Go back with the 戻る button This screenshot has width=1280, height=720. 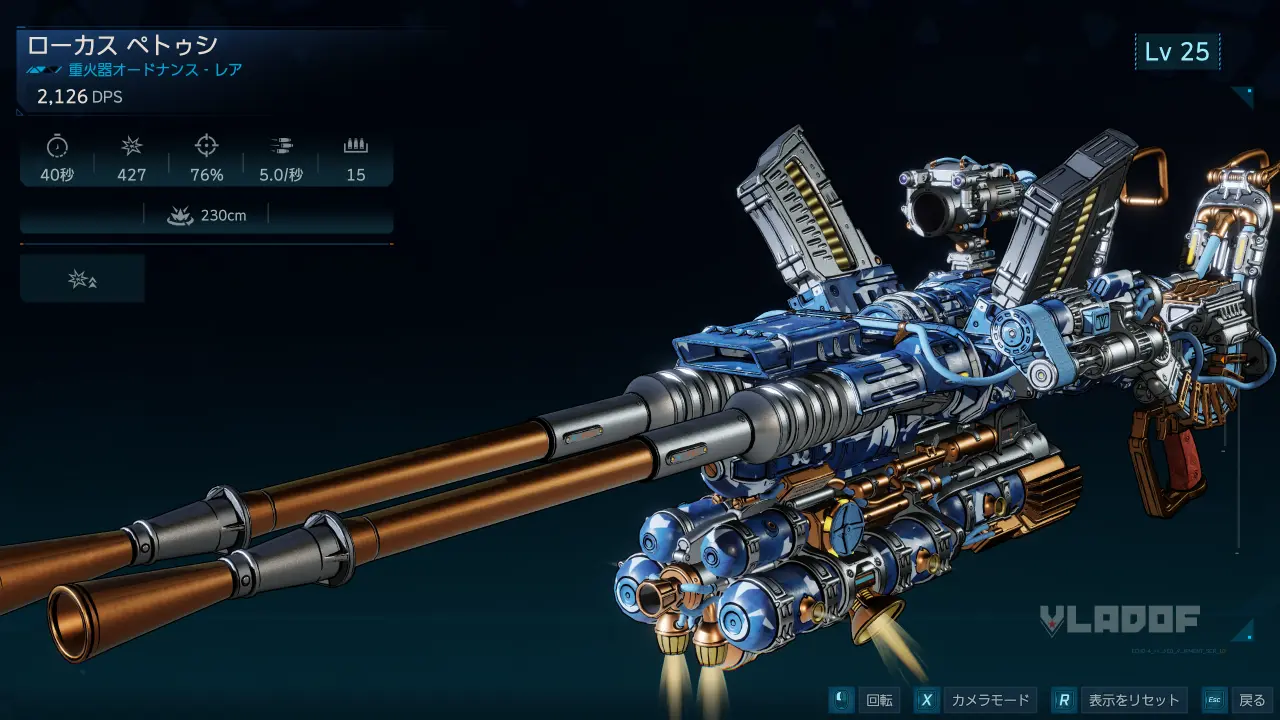(1237, 700)
